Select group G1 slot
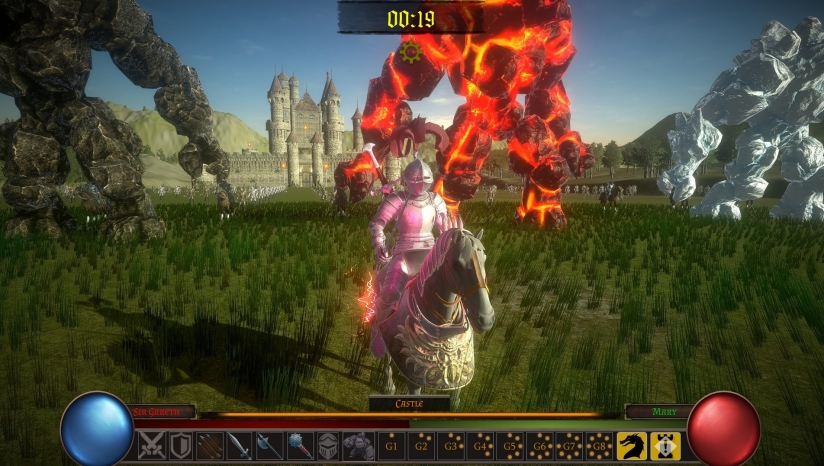 [392, 446]
